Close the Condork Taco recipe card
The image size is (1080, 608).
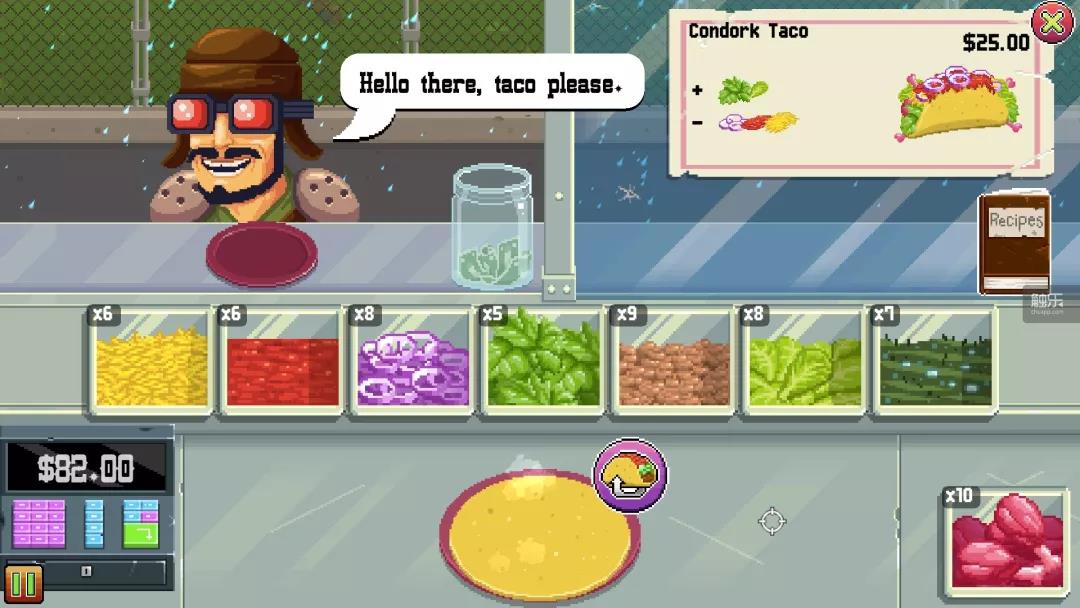(x=1051, y=22)
